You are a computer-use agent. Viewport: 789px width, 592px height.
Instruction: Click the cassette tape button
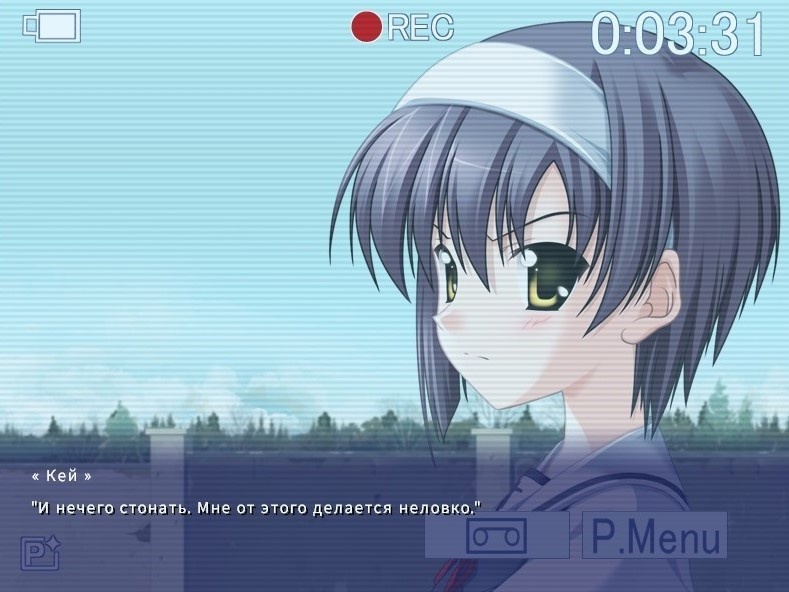[x=497, y=536]
